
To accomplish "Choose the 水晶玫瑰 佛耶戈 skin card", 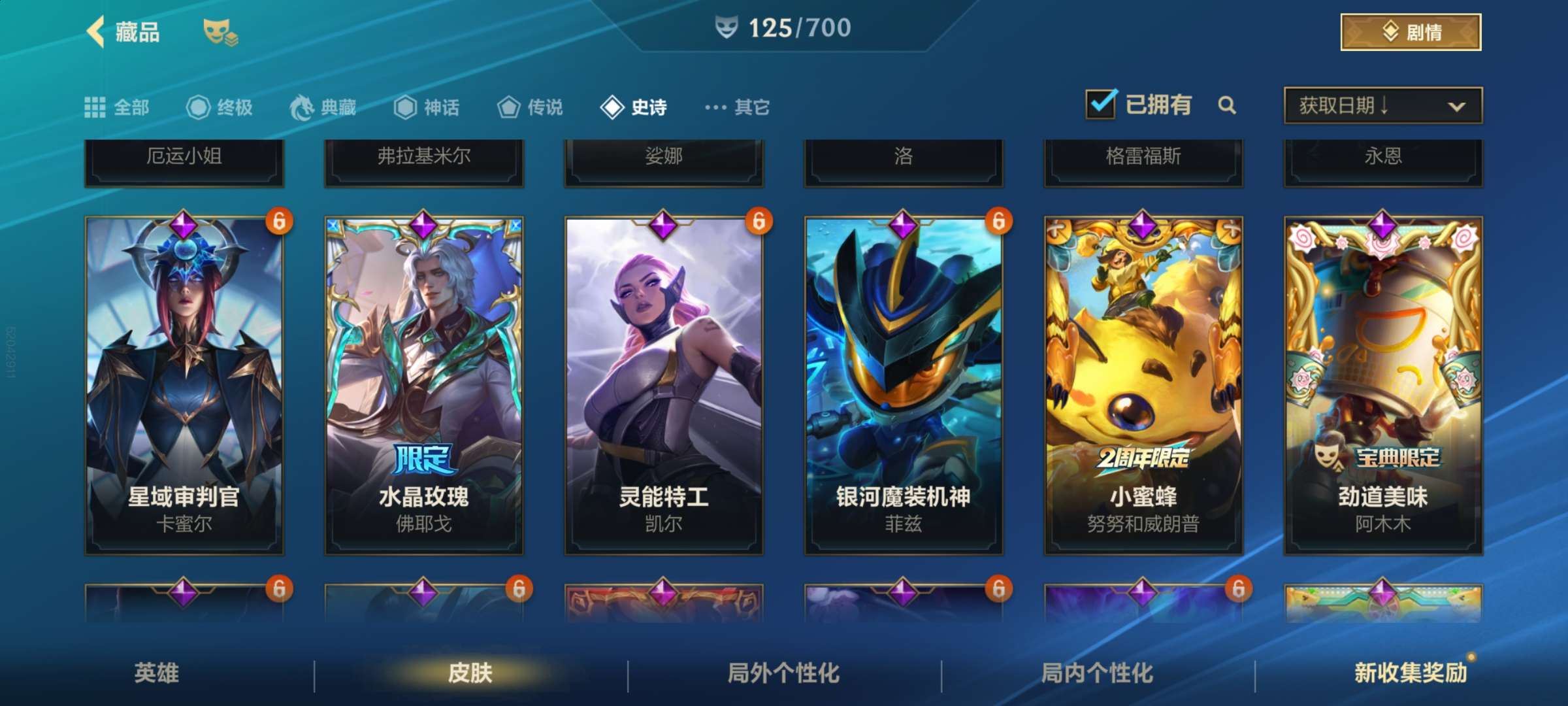I will pyautogui.click(x=424, y=386).
